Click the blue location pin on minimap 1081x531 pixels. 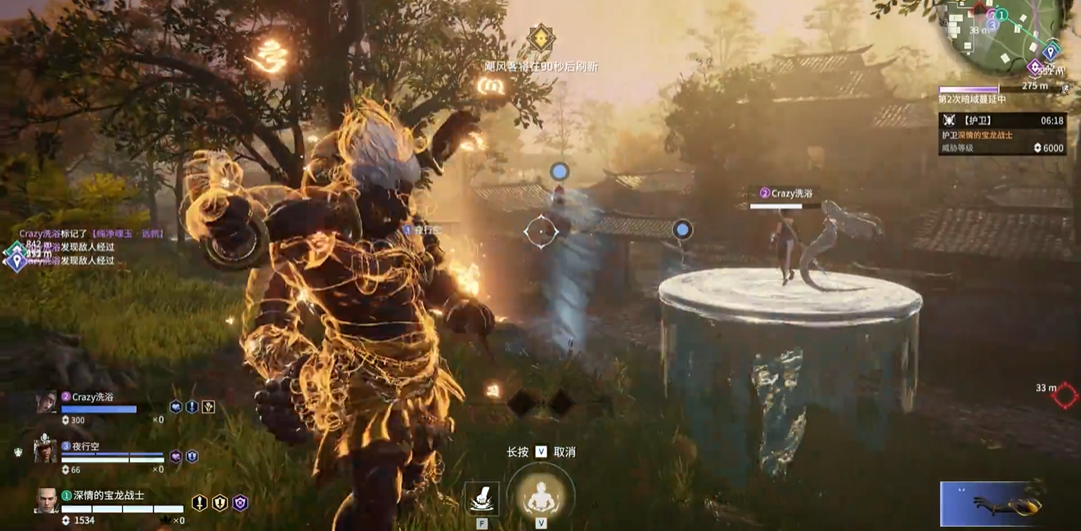pos(1050,51)
